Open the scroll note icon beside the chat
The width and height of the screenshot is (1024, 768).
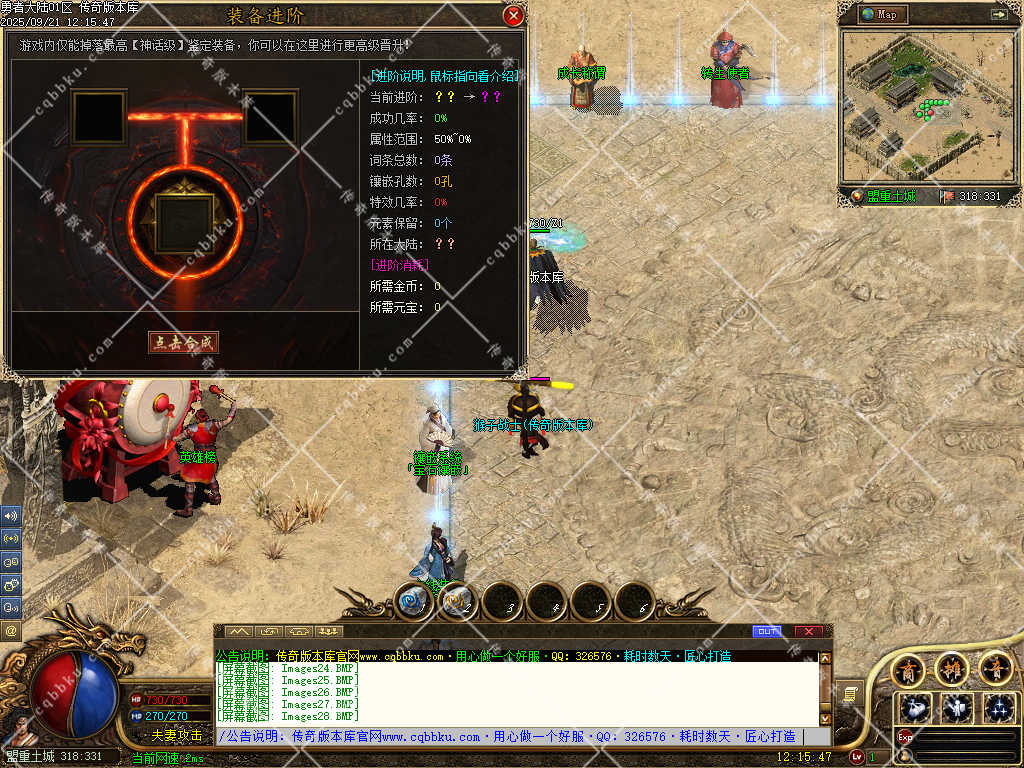tap(849, 692)
